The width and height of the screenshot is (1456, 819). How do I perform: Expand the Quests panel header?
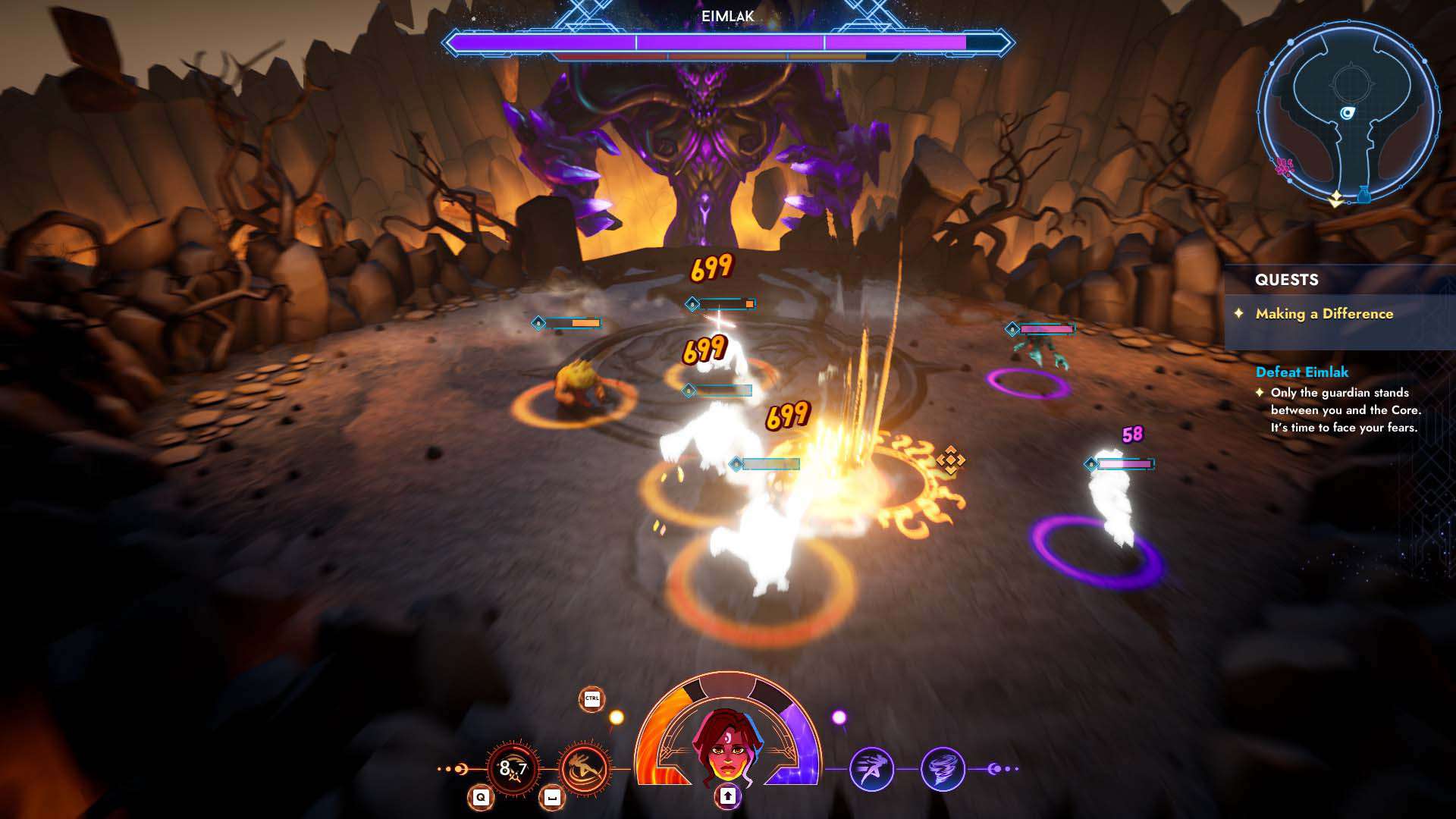click(1287, 280)
